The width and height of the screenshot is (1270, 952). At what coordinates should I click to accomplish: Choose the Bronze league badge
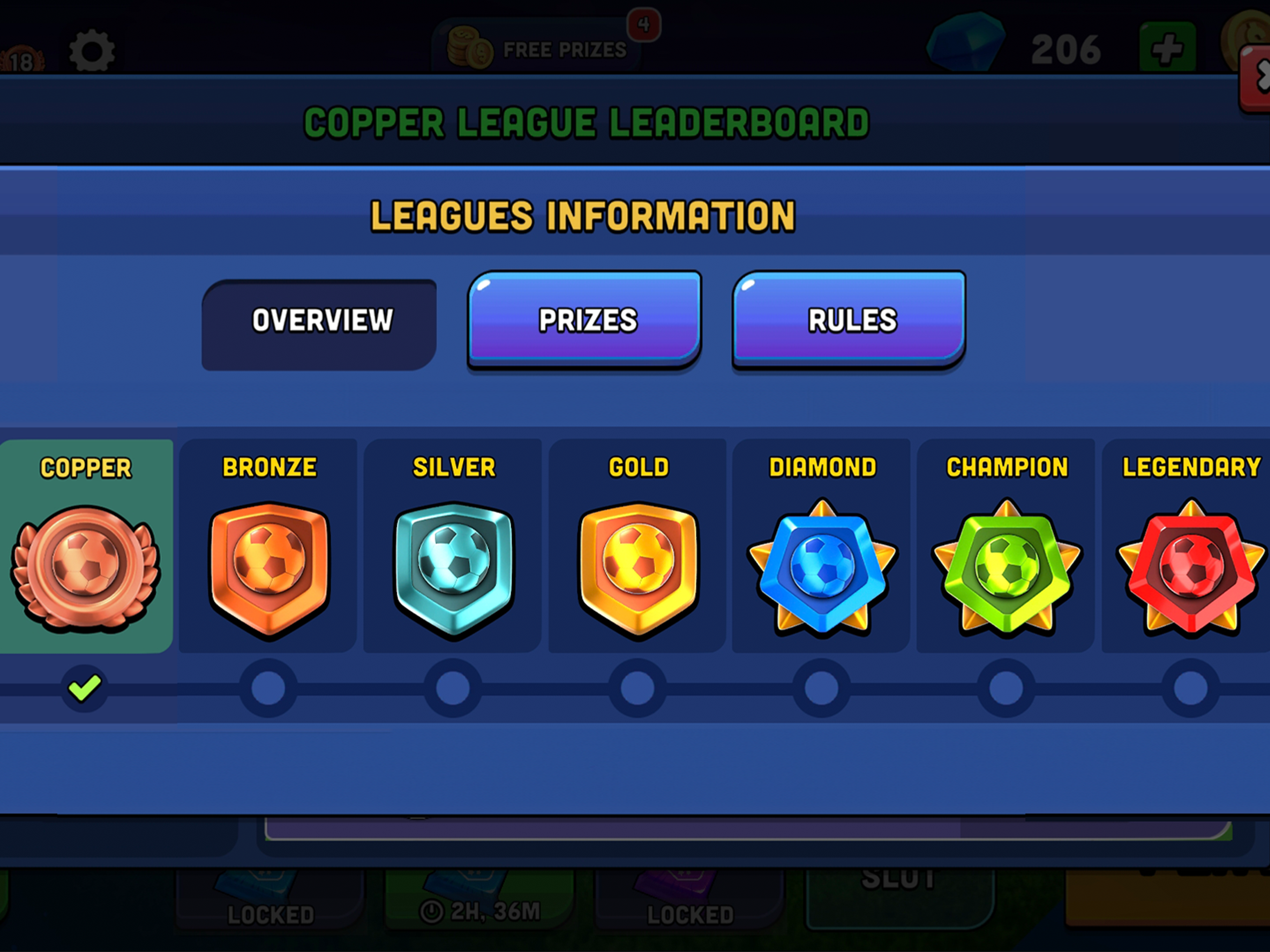269,569
